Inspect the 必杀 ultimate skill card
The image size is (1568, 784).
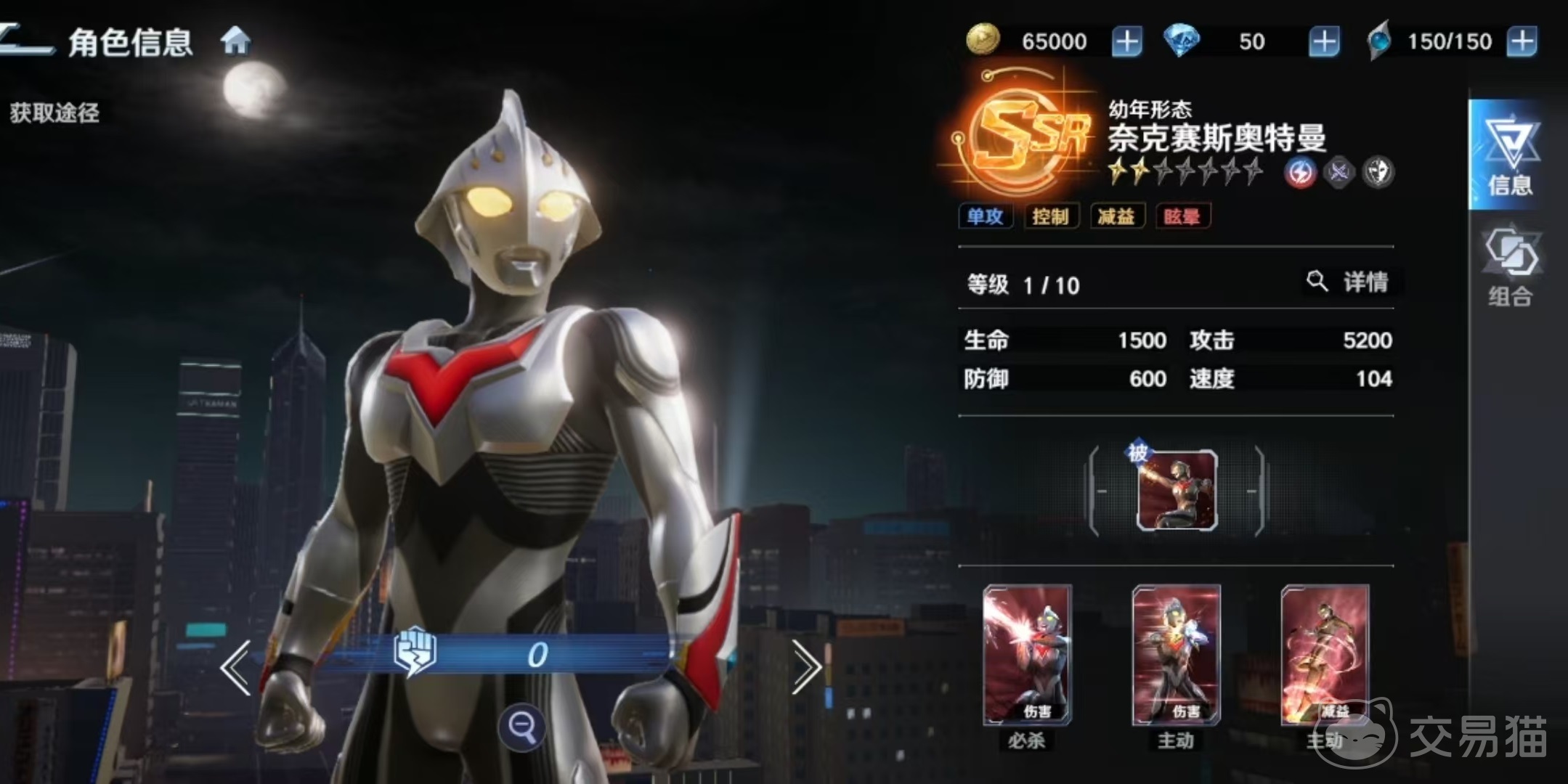tap(1026, 655)
